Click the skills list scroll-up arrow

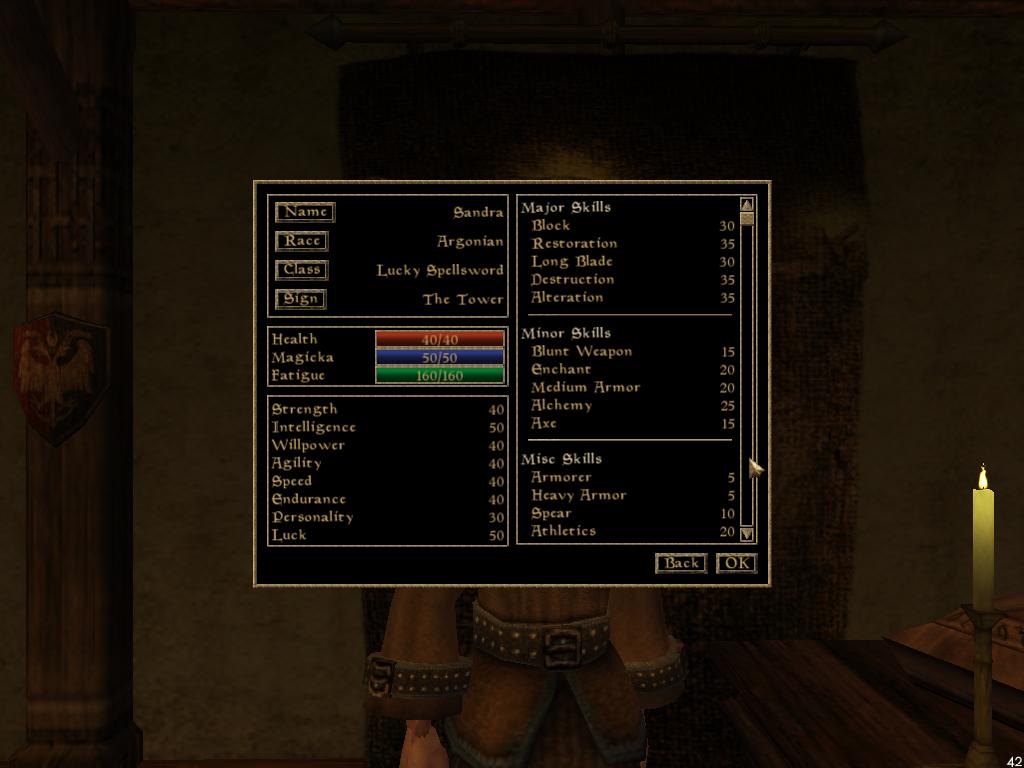click(747, 205)
